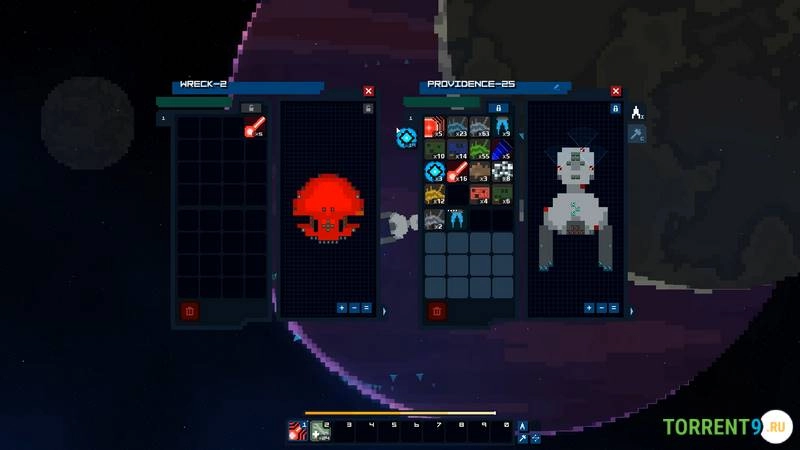The image size is (800, 450).
Task: Open the ship build mode tab
Action: point(636,112)
